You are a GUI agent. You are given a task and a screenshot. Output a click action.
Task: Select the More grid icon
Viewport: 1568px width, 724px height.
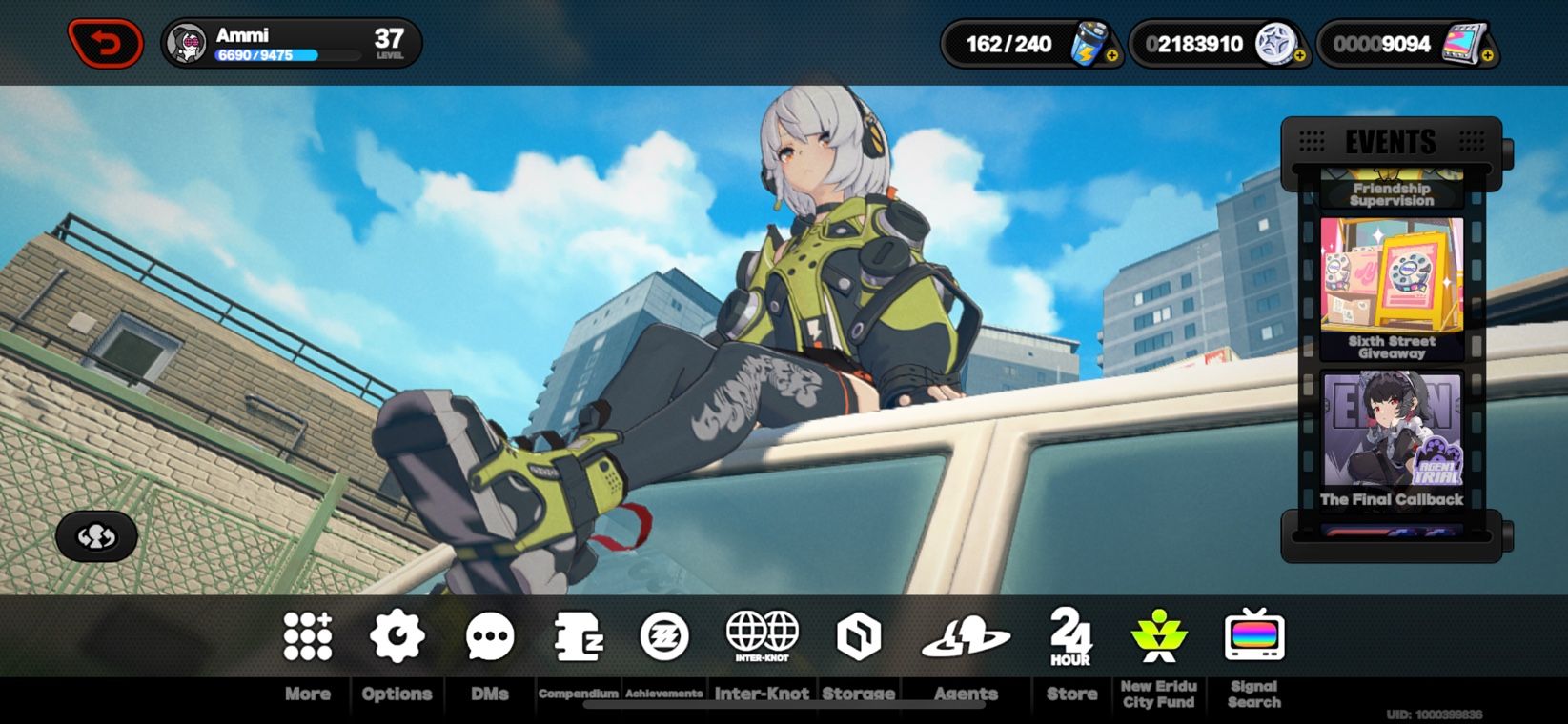[x=307, y=636]
